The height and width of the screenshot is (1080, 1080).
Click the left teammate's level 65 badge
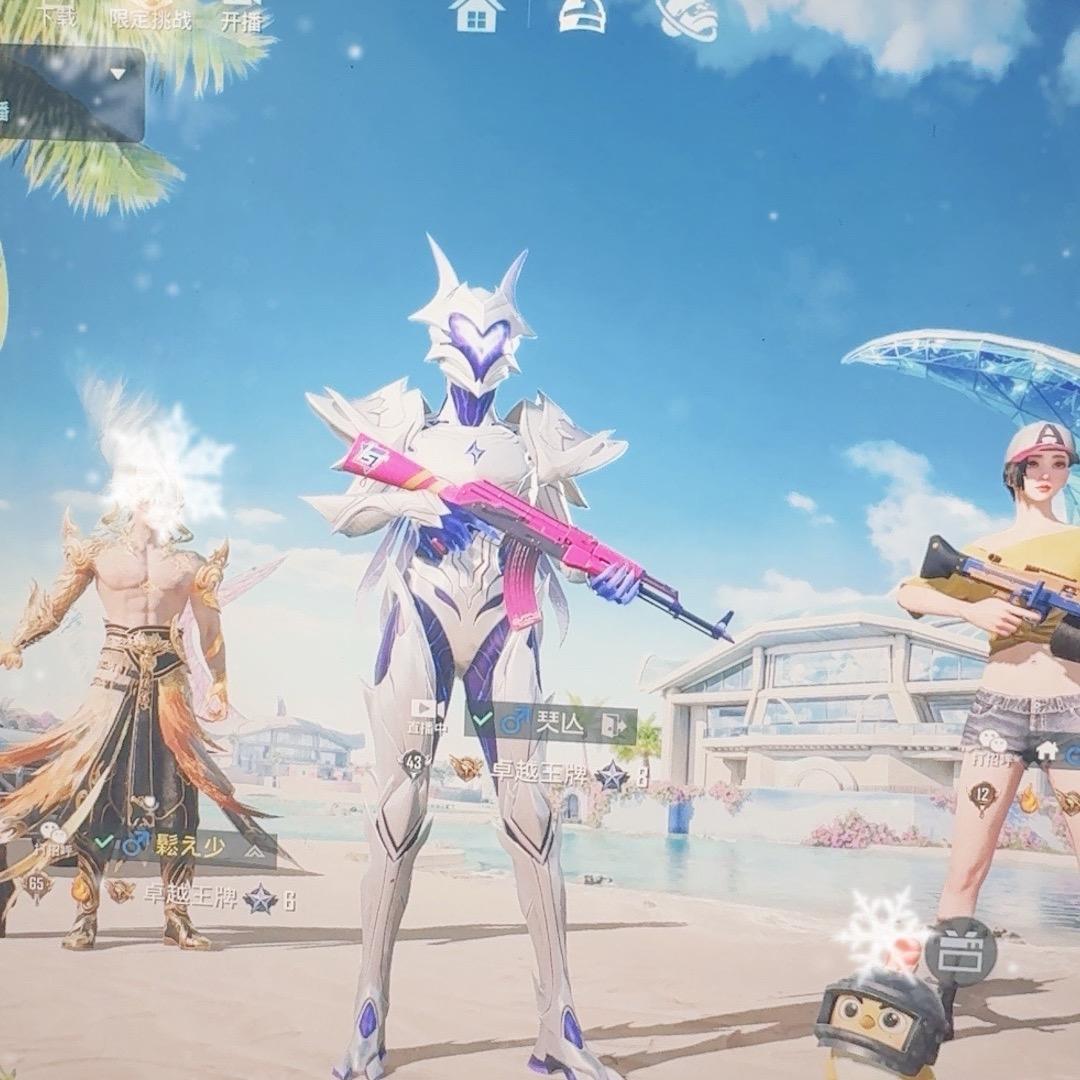pos(39,885)
